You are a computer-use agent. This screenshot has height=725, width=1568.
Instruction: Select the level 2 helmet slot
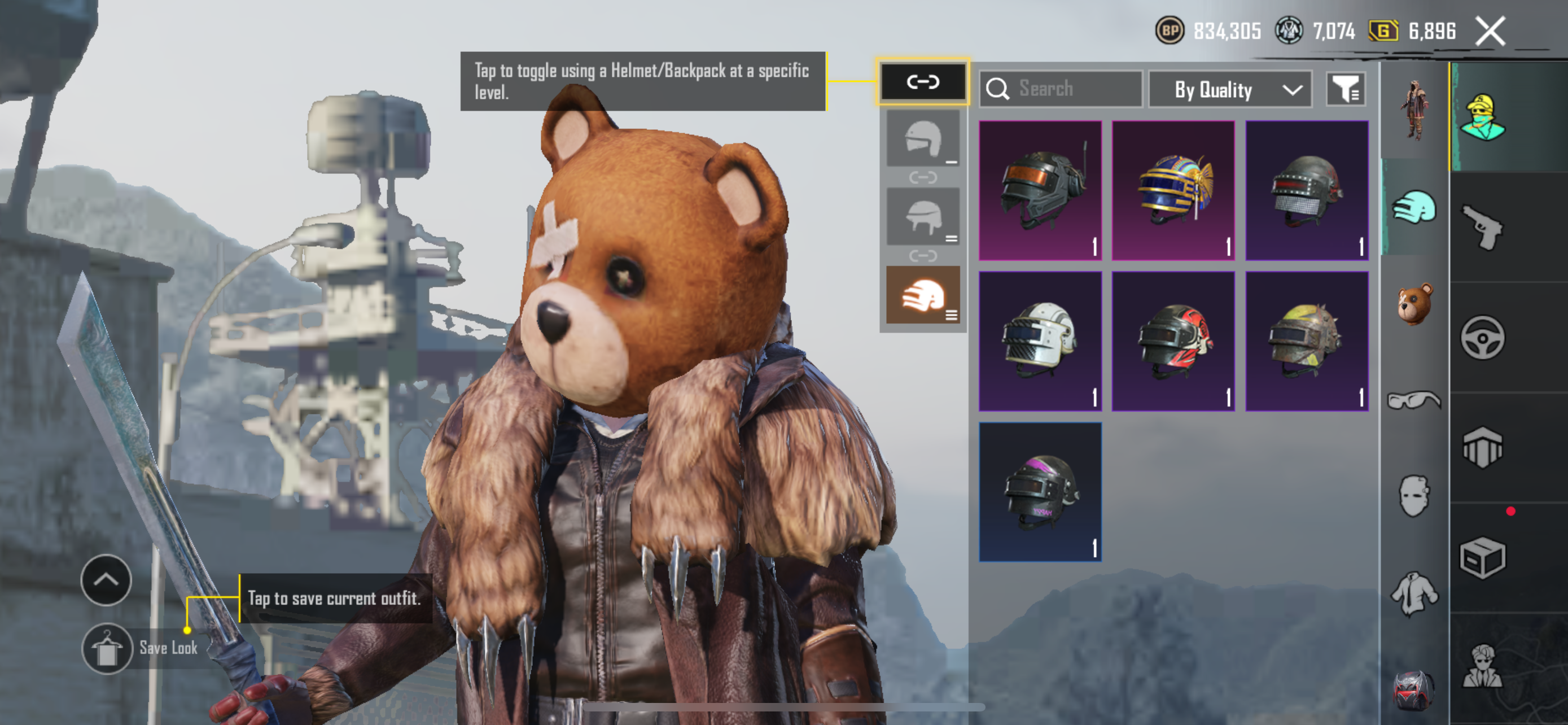(x=923, y=217)
